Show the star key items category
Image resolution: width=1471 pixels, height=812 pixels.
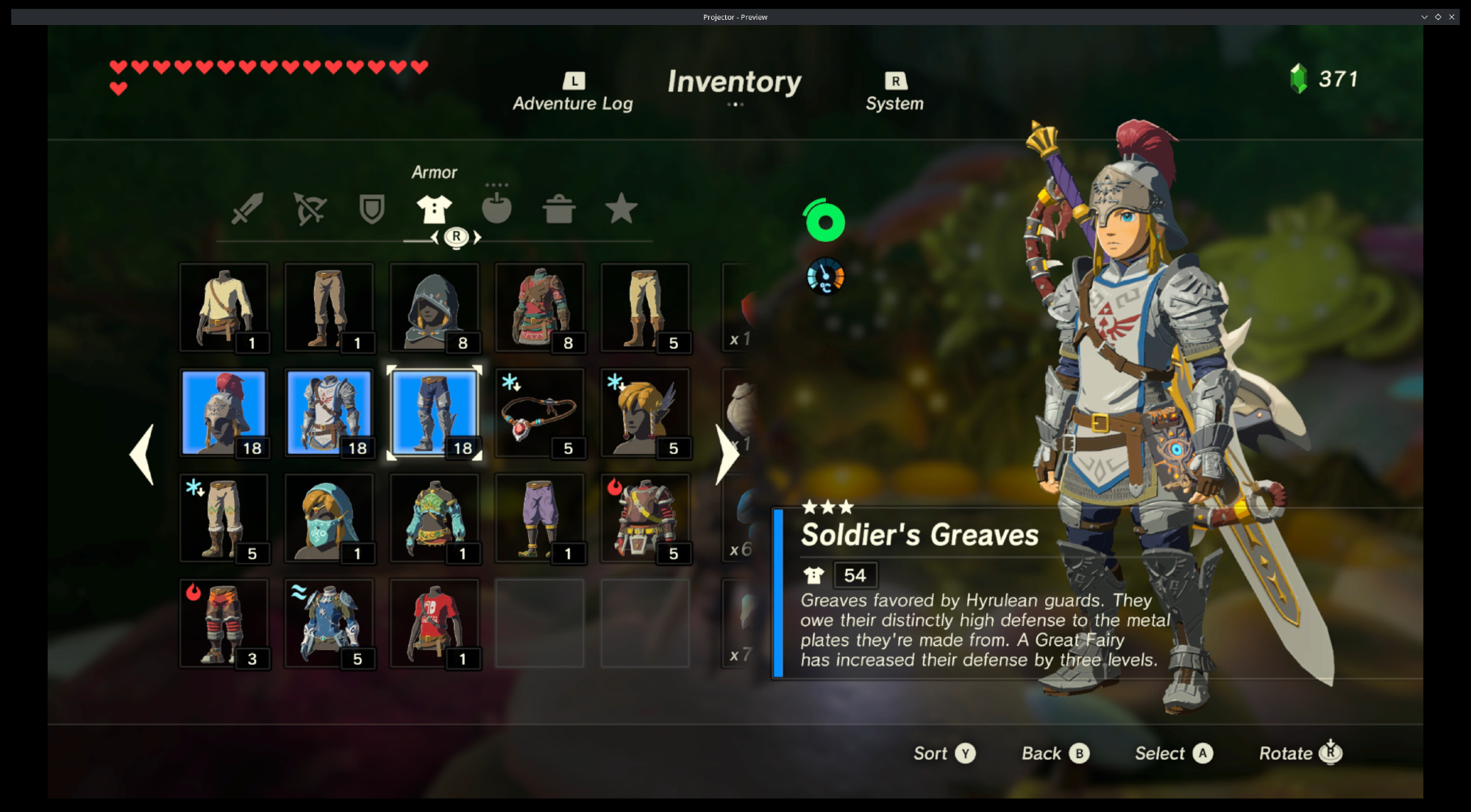point(621,209)
